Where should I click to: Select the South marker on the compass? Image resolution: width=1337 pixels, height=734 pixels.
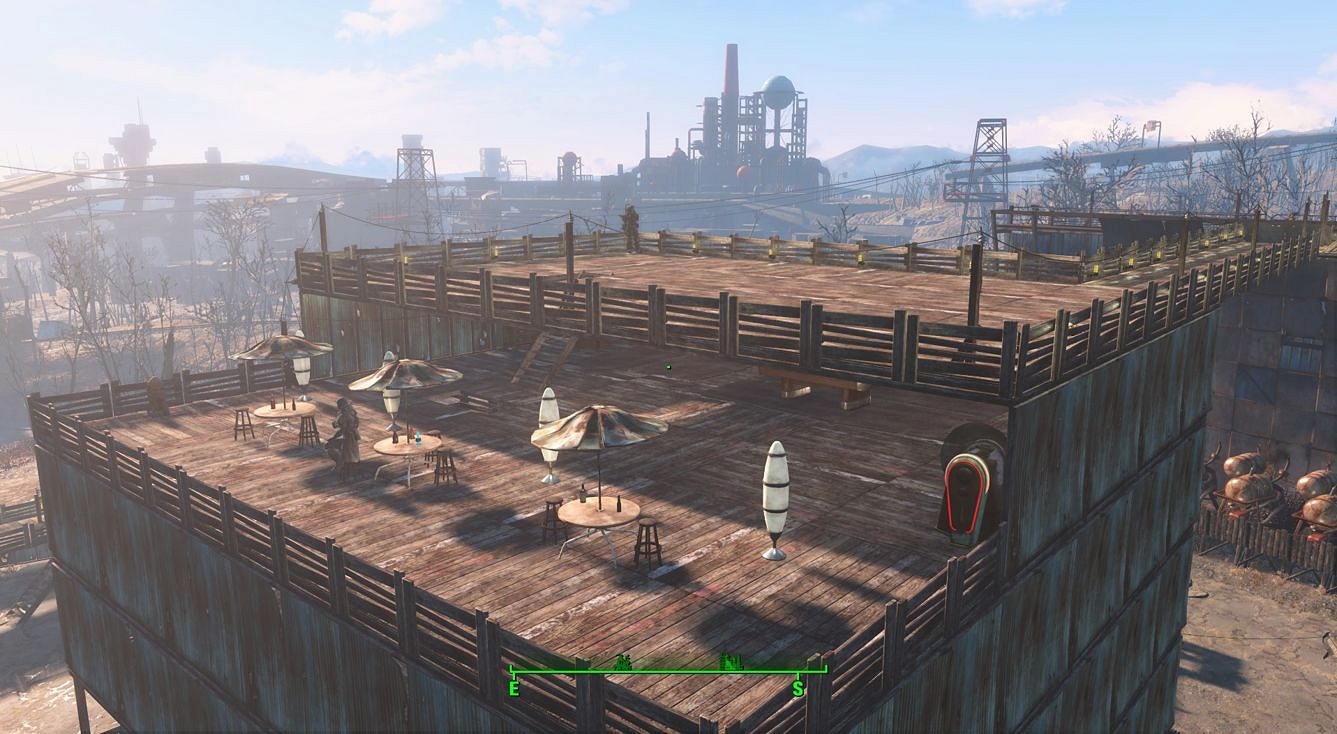coord(798,688)
